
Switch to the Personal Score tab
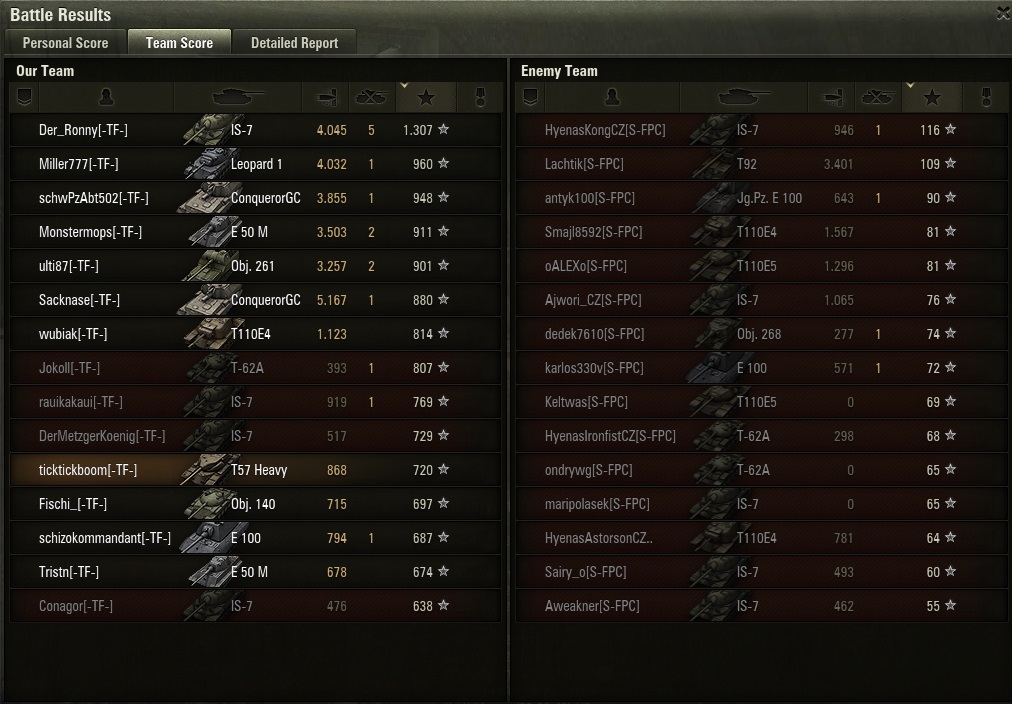click(x=66, y=43)
